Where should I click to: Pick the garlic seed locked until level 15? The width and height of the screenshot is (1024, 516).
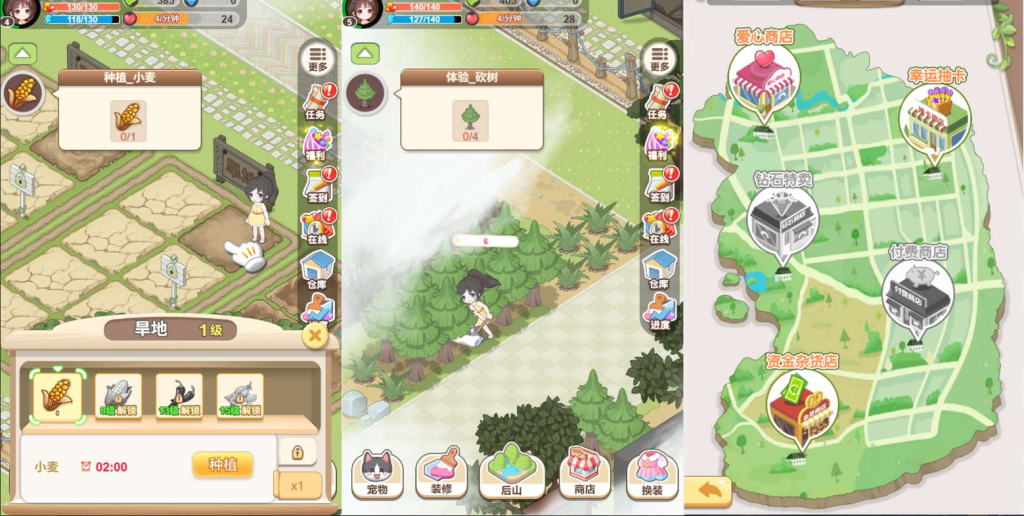[x=240, y=396]
